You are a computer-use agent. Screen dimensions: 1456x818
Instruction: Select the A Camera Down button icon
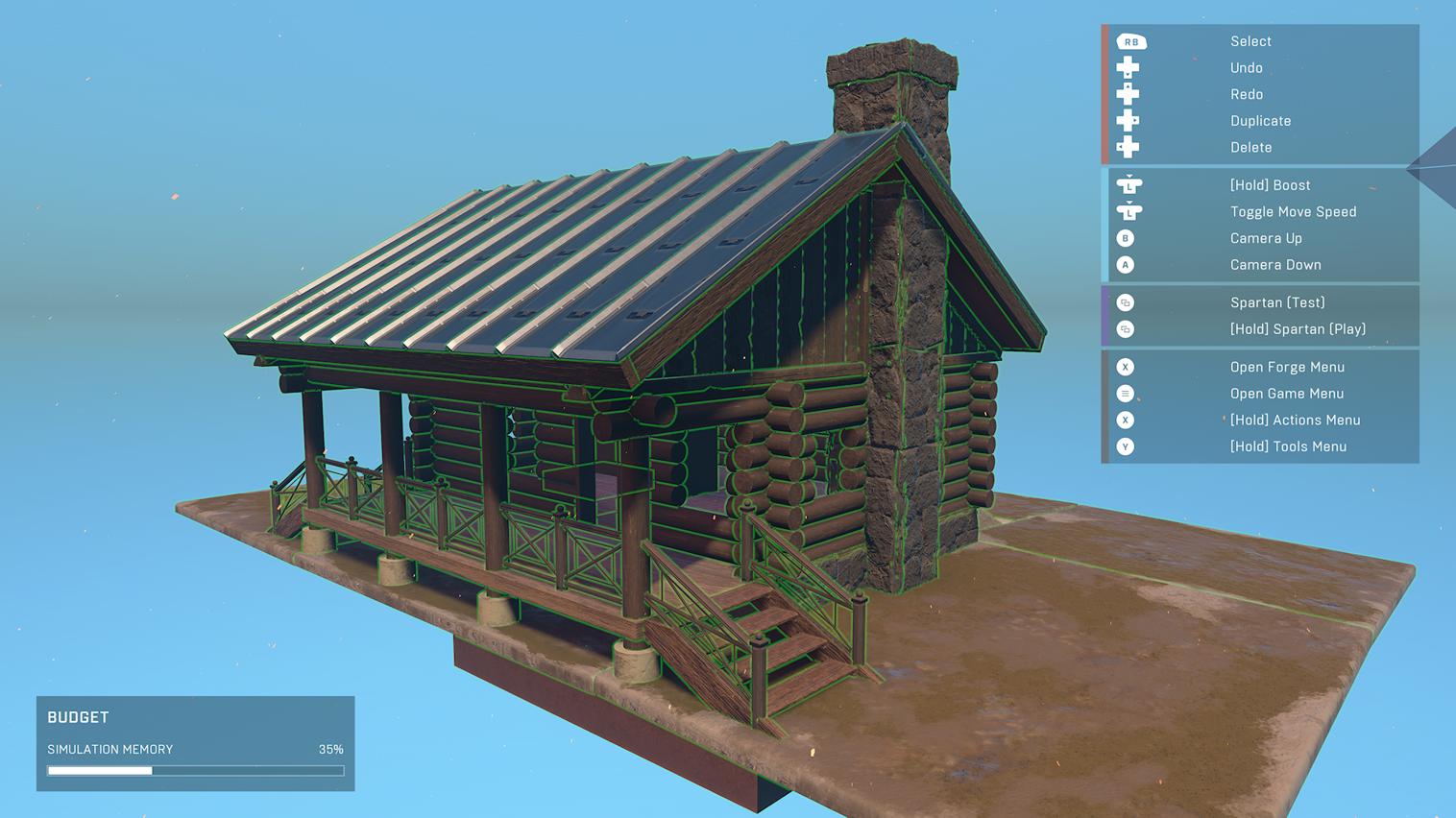[x=1125, y=265]
